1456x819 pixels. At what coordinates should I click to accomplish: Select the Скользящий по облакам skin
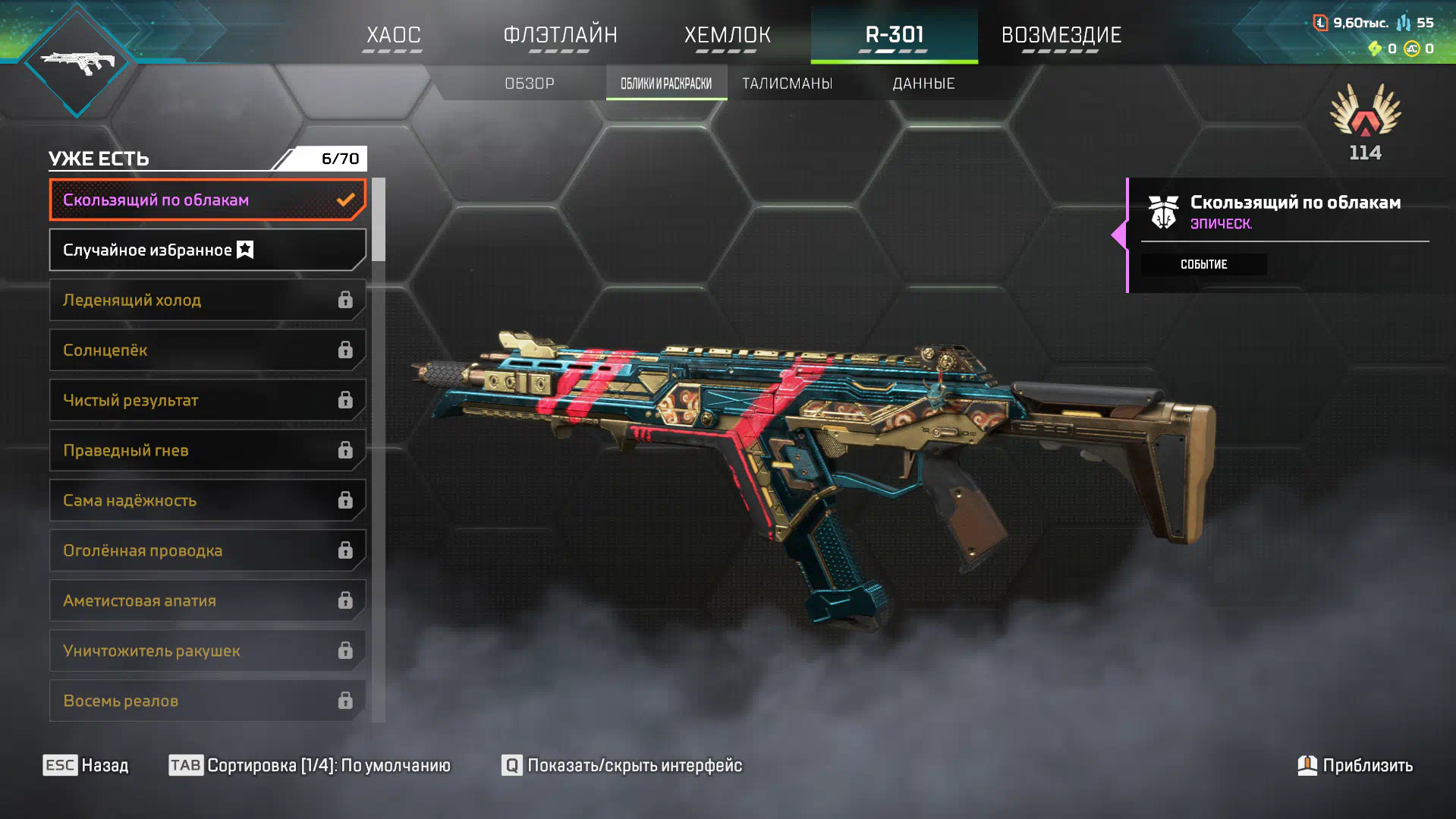[x=207, y=200]
